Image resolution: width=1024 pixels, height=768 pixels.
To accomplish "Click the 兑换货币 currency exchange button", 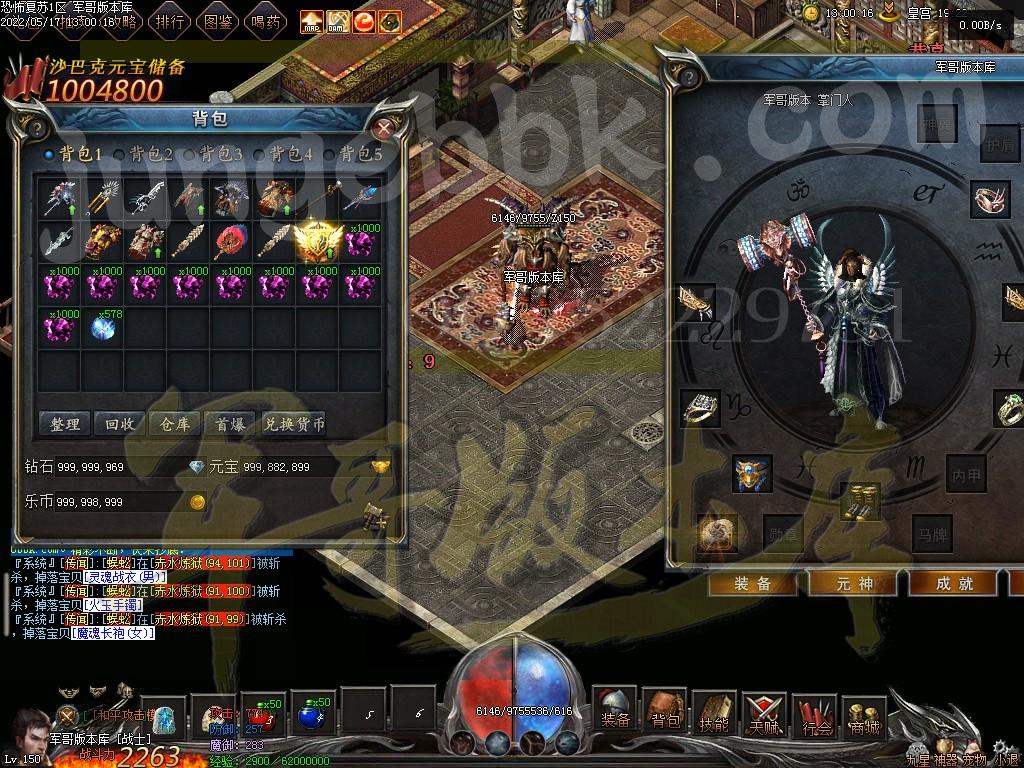I will point(294,424).
